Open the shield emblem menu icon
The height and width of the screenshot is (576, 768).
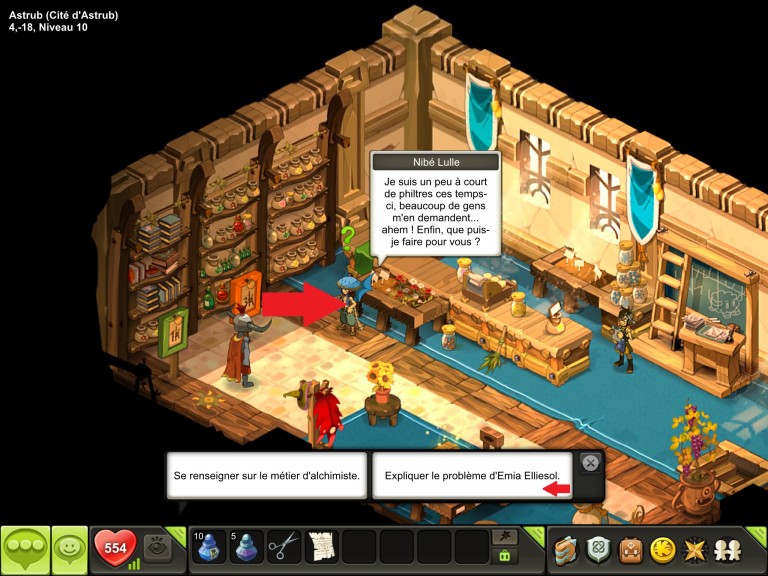point(598,548)
